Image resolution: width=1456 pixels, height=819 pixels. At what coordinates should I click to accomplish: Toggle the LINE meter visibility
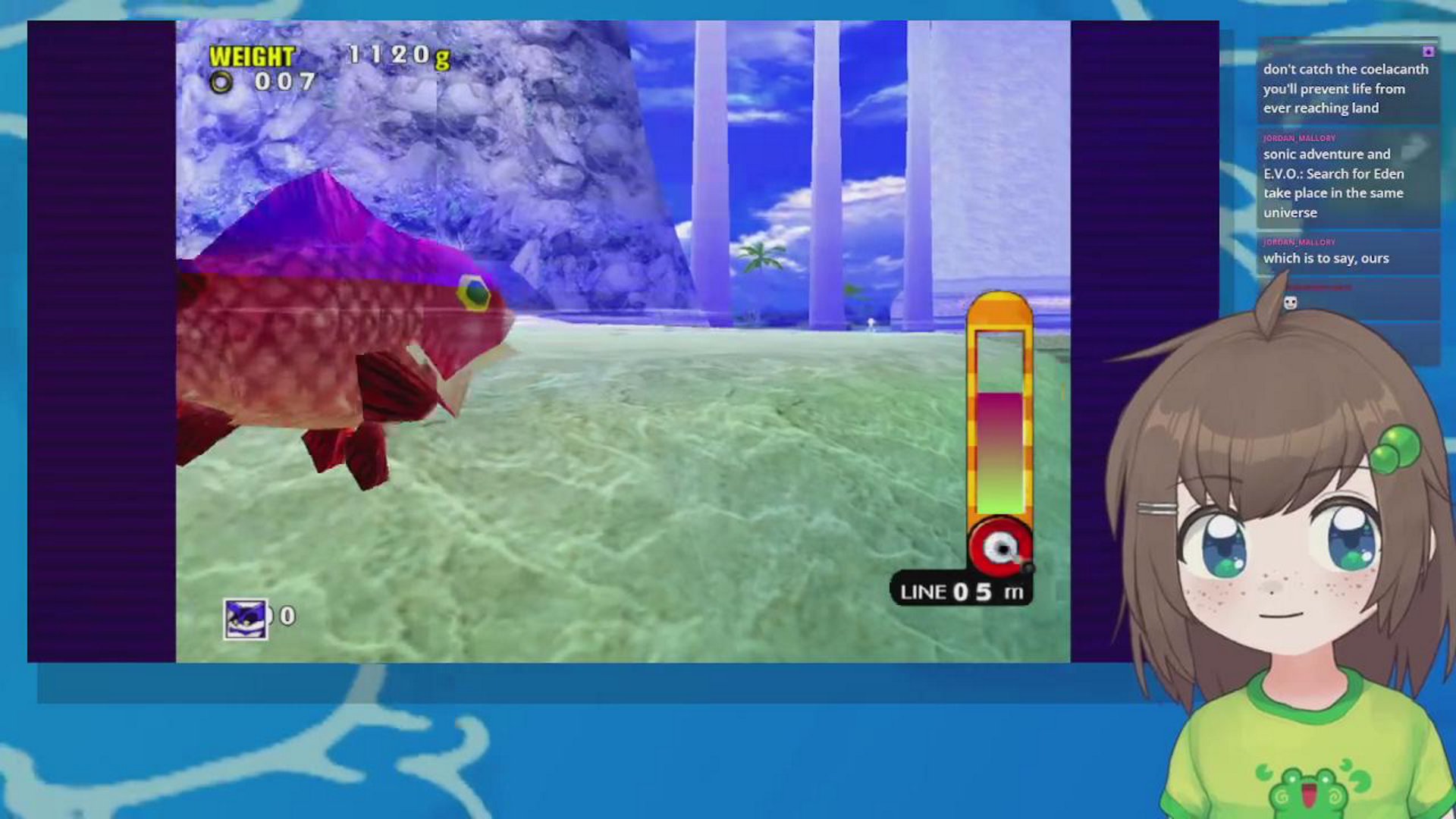961,593
